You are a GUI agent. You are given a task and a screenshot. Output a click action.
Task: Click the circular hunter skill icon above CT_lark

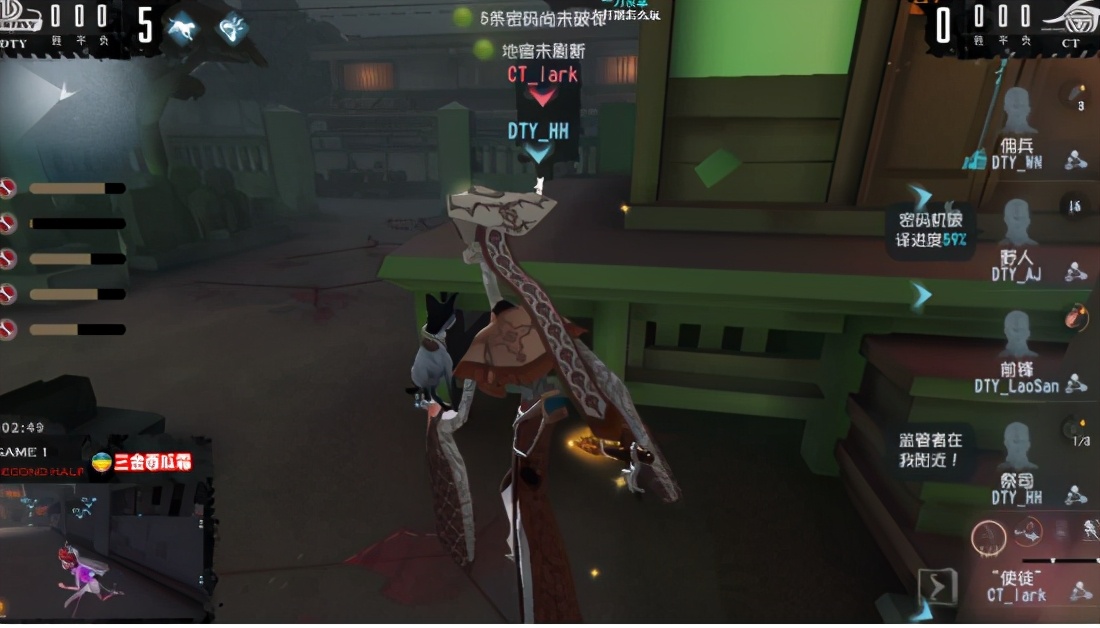pyautogui.click(x=989, y=539)
